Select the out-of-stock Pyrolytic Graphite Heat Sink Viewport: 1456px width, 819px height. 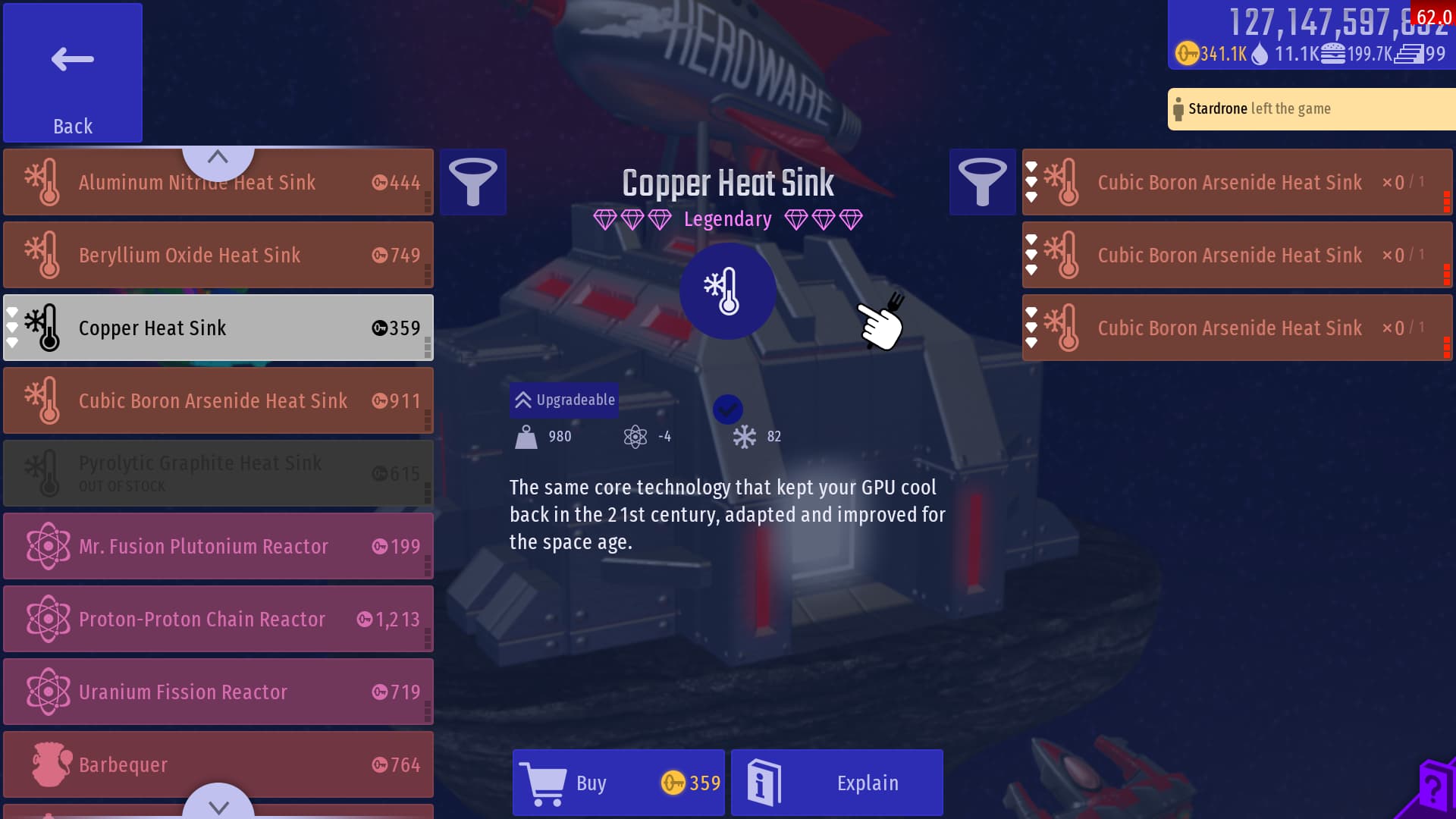pos(218,473)
